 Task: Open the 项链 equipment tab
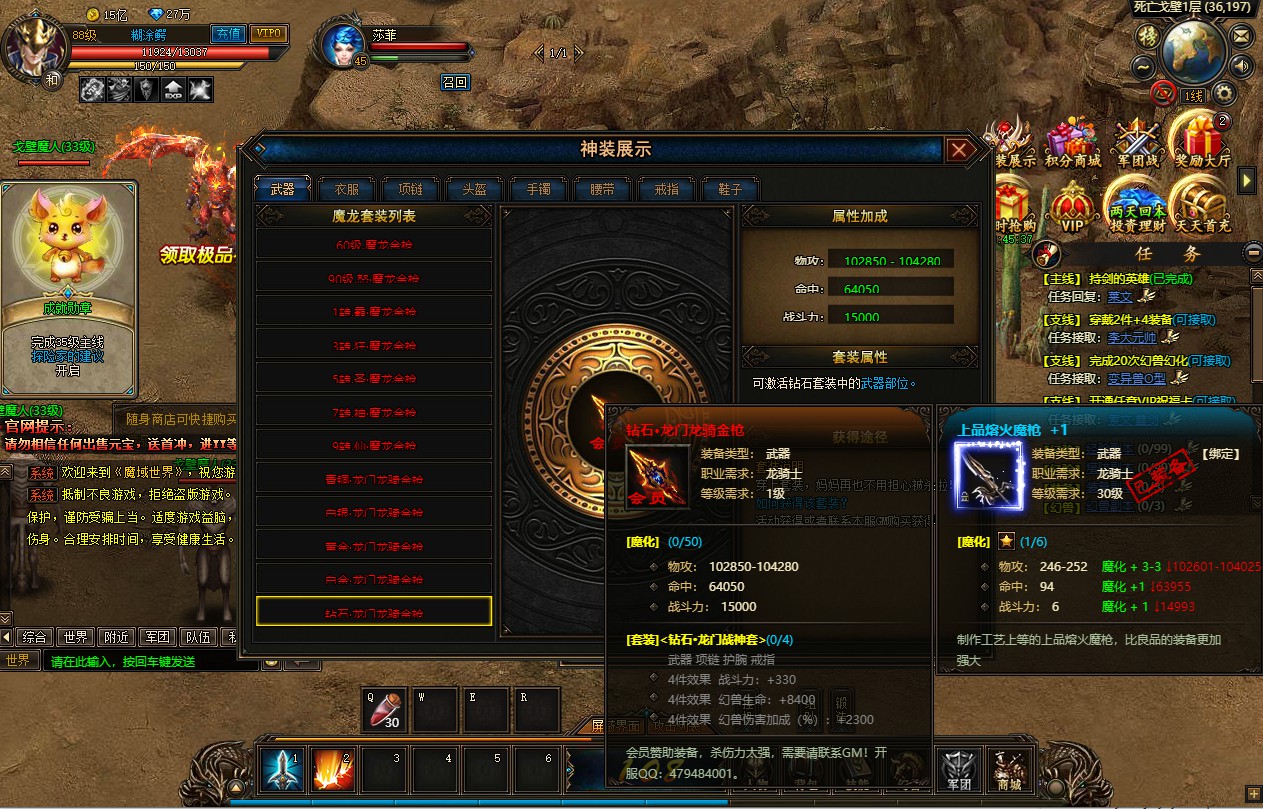tap(410, 189)
